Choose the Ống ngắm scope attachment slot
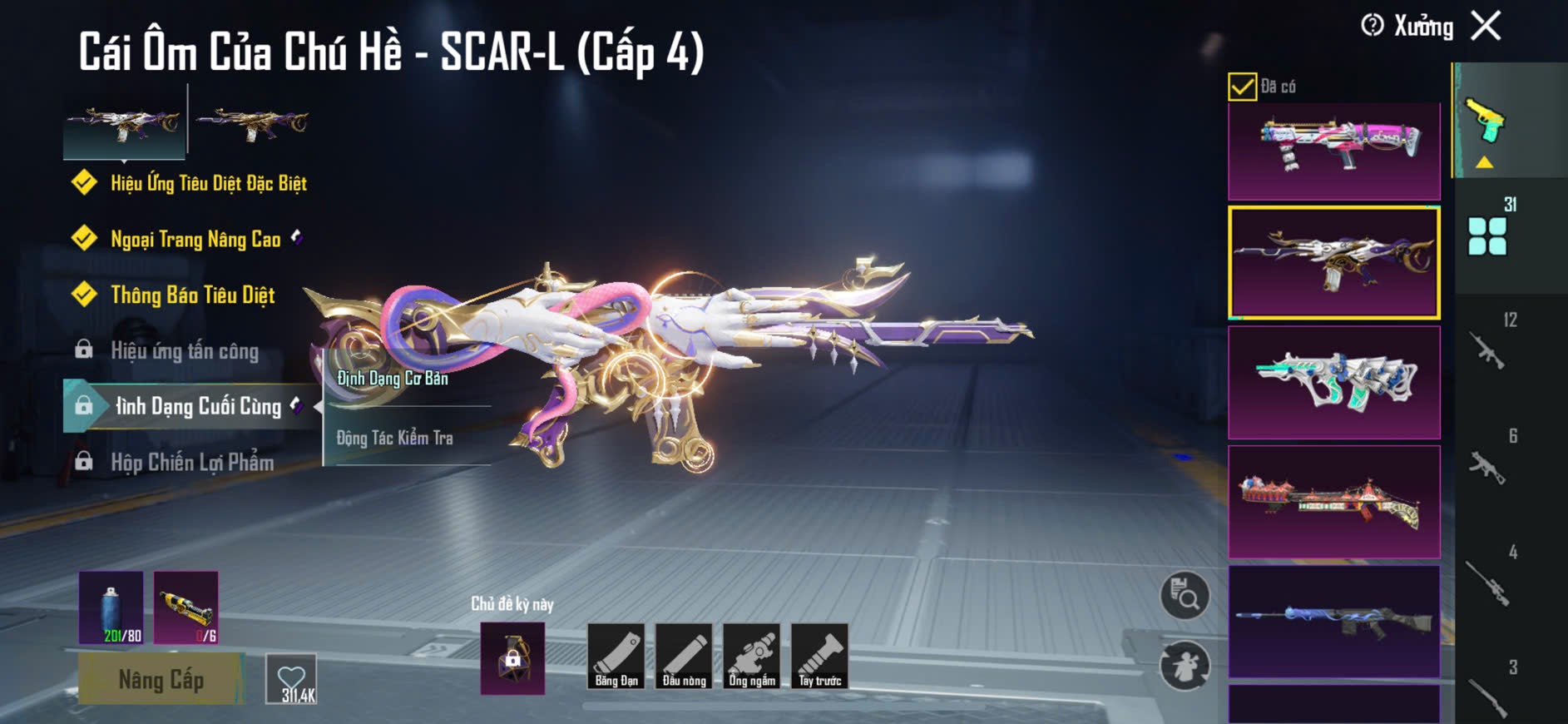1568x724 pixels. 752,657
